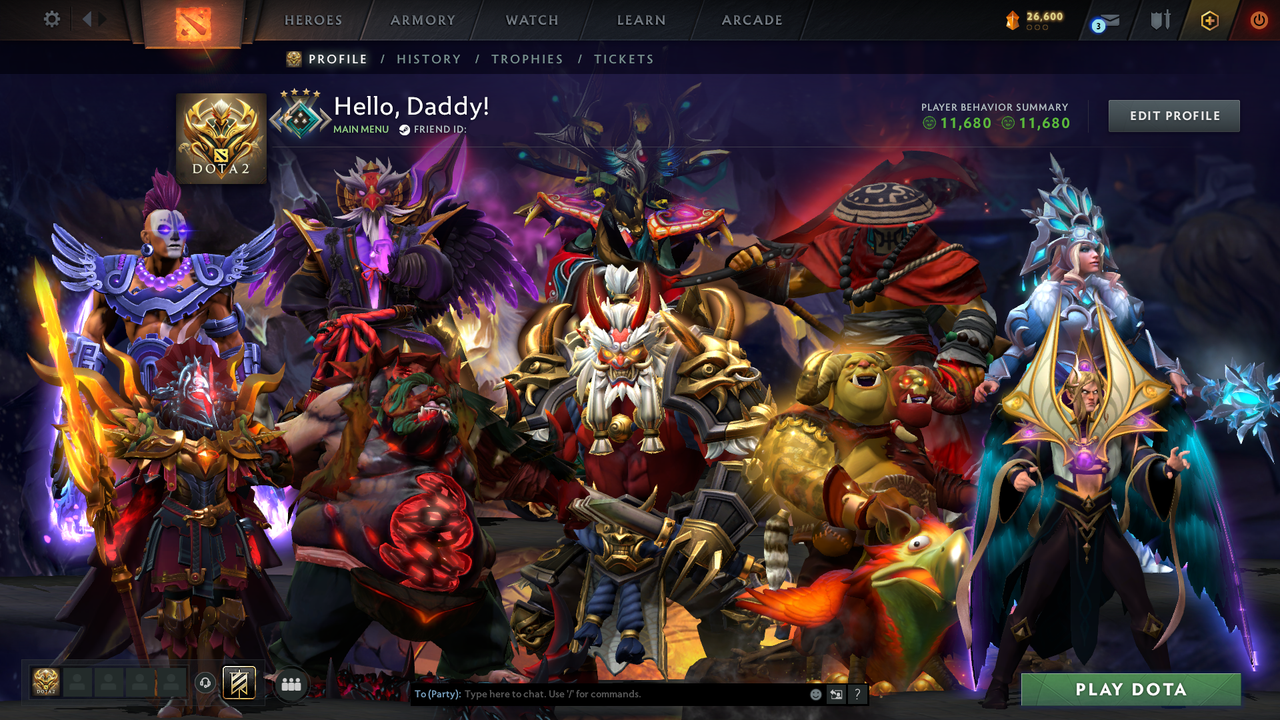Open help with the question mark button
Screen dimensions: 1280x720
pyautogui.click(x=856, y=693)
